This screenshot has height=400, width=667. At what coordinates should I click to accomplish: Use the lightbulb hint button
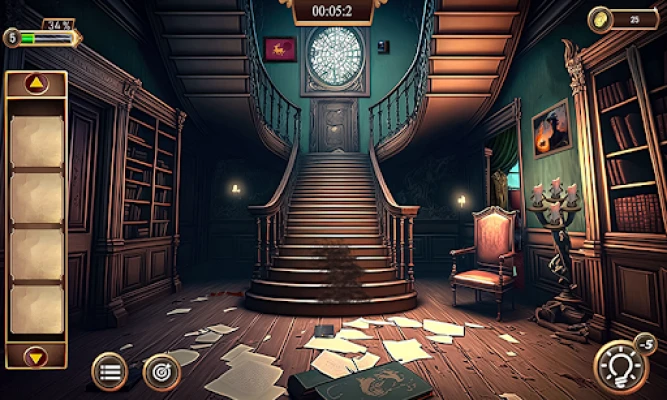pos(620,366)
